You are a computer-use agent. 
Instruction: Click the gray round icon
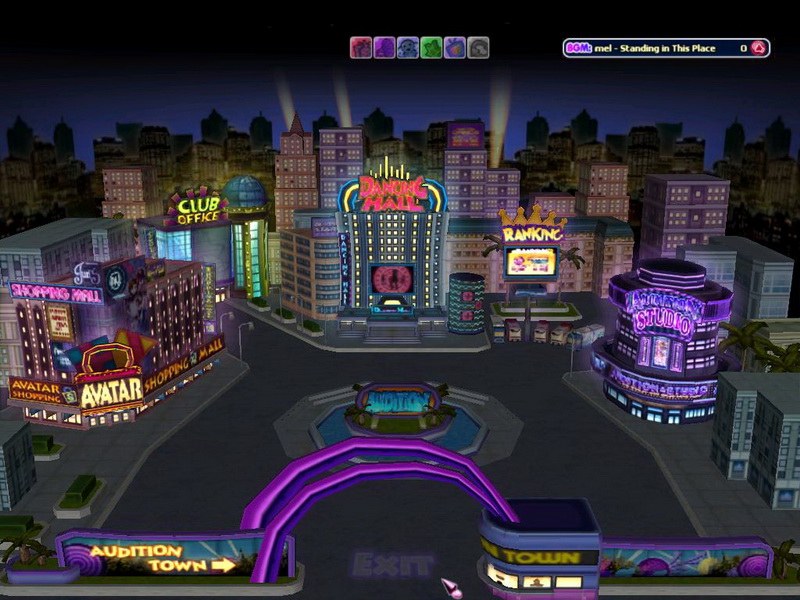[x=479, y=48]
